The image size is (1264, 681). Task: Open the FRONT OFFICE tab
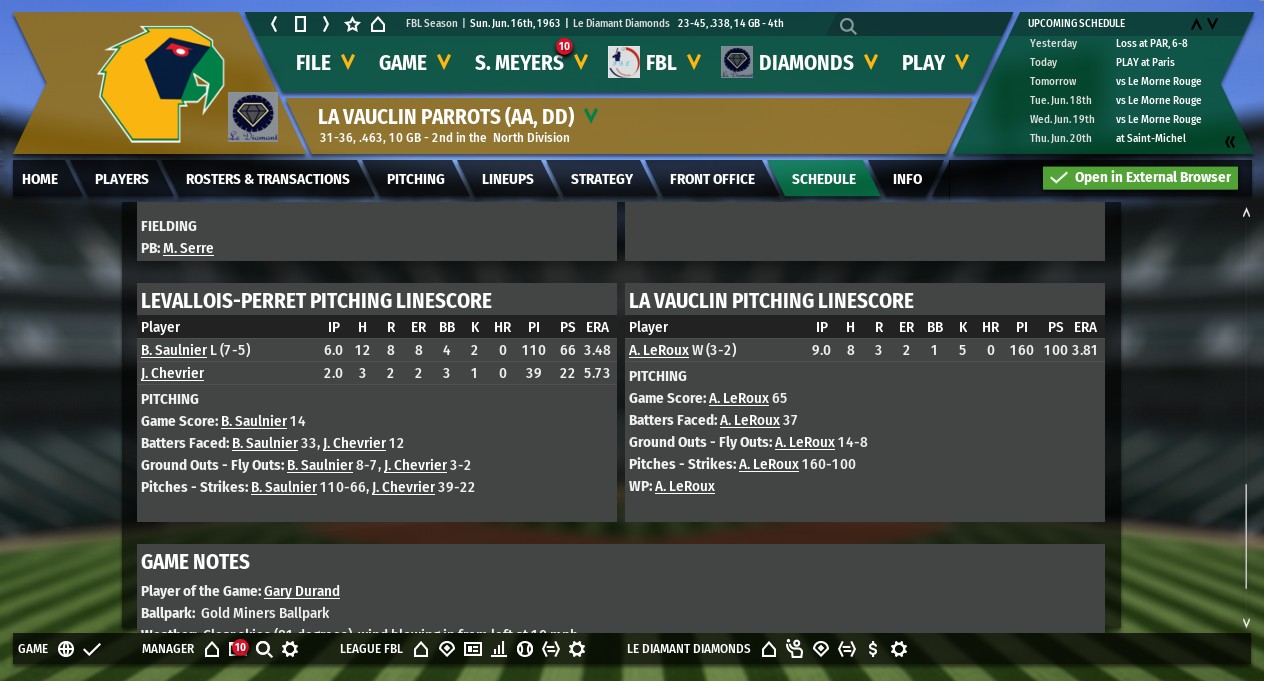(x=712, y=179)
